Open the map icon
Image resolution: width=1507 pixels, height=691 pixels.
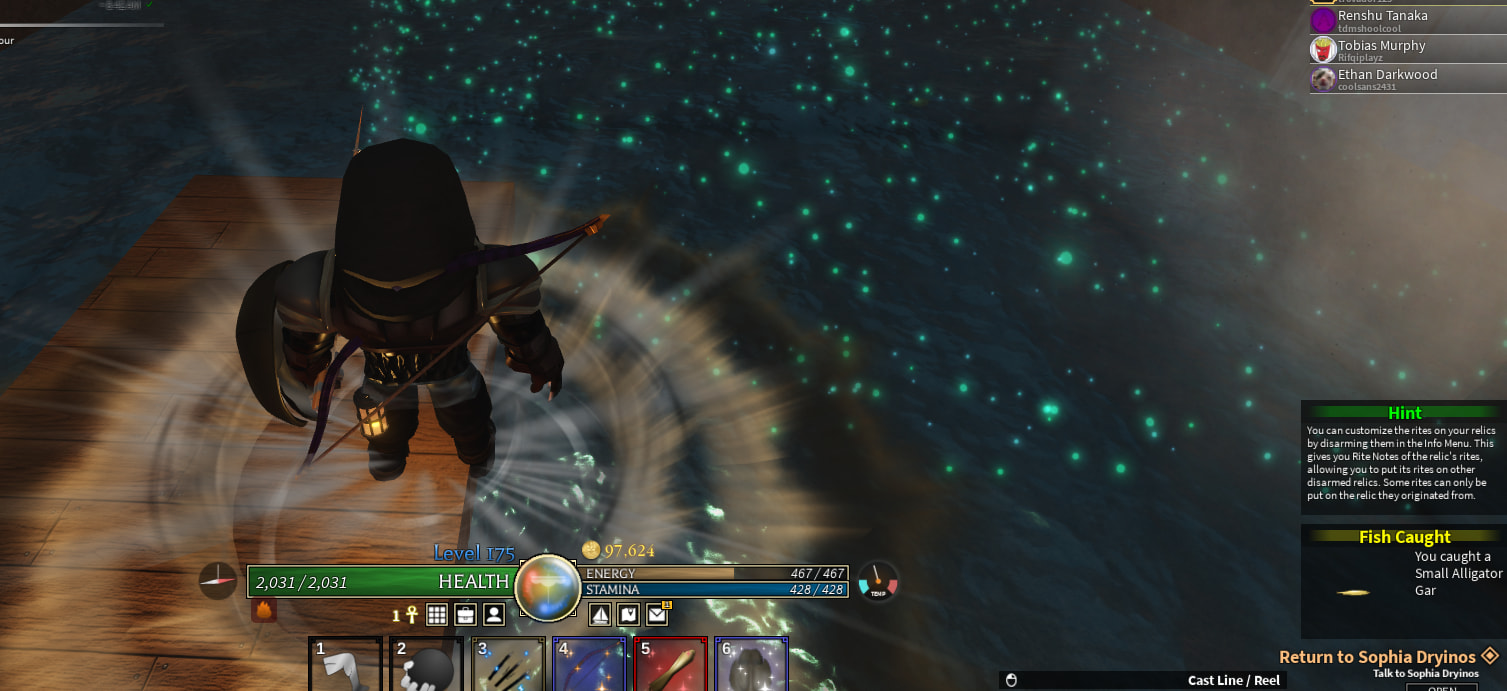[628, 614]
